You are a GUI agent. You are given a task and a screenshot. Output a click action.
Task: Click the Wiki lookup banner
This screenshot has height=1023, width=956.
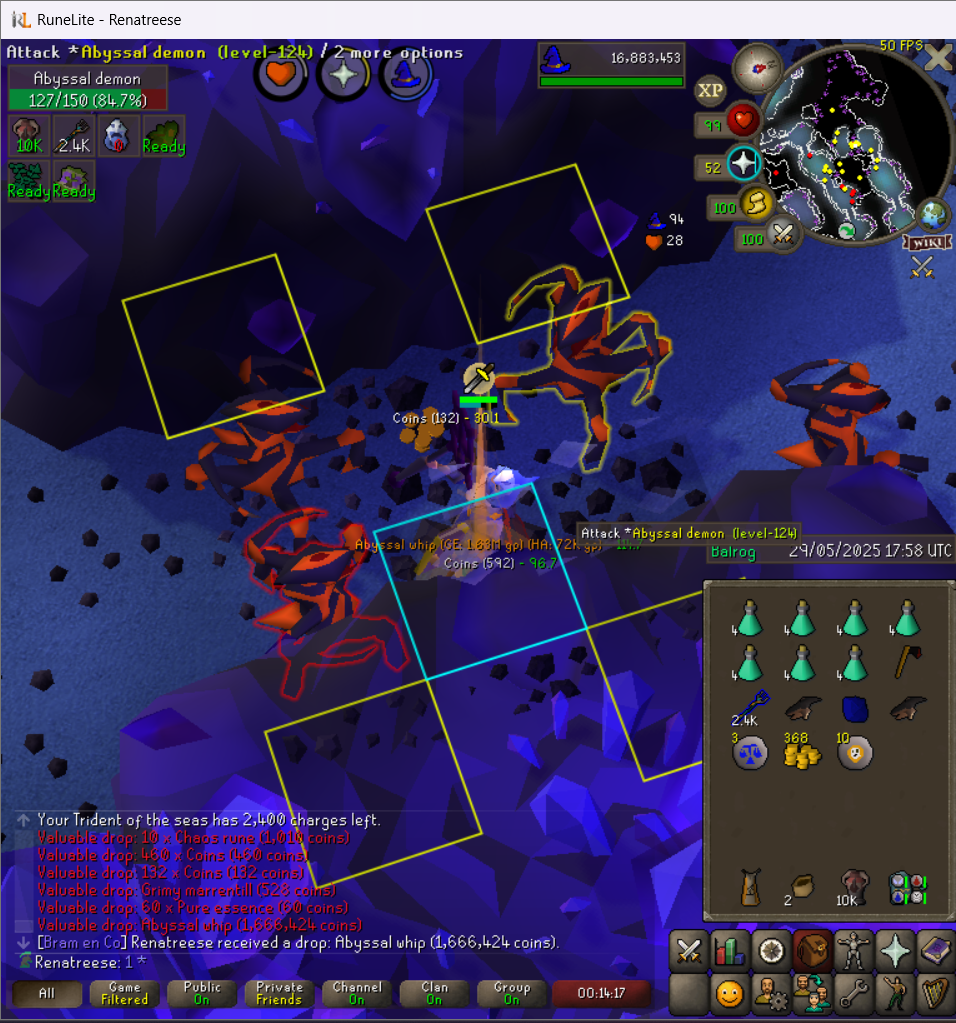coord(925,242)
